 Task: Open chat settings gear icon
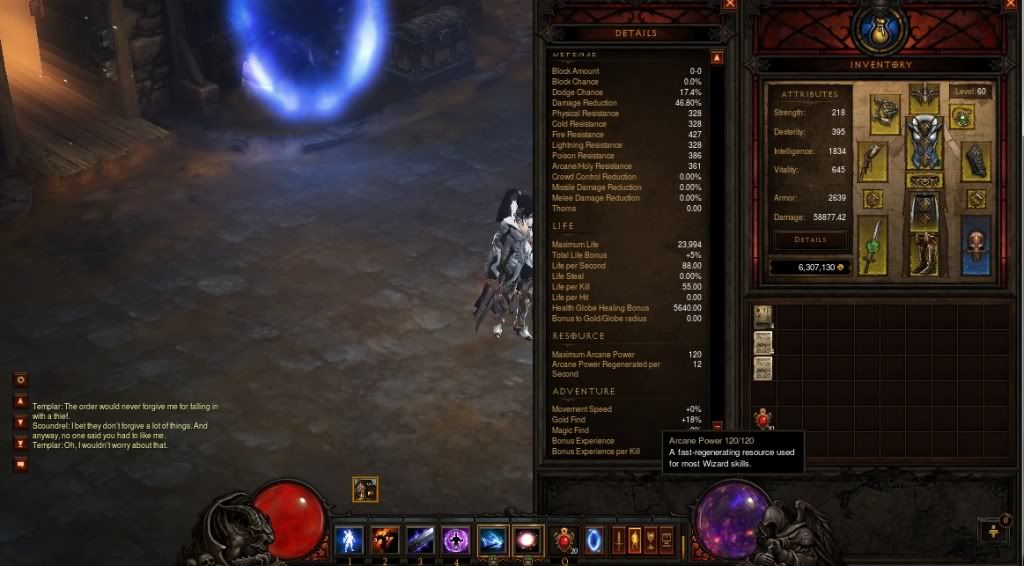pos(21,380)
